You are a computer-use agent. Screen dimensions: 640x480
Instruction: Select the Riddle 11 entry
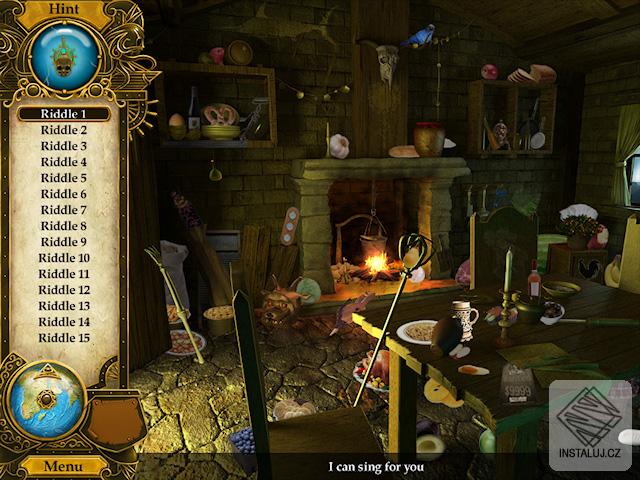(63, 274)
